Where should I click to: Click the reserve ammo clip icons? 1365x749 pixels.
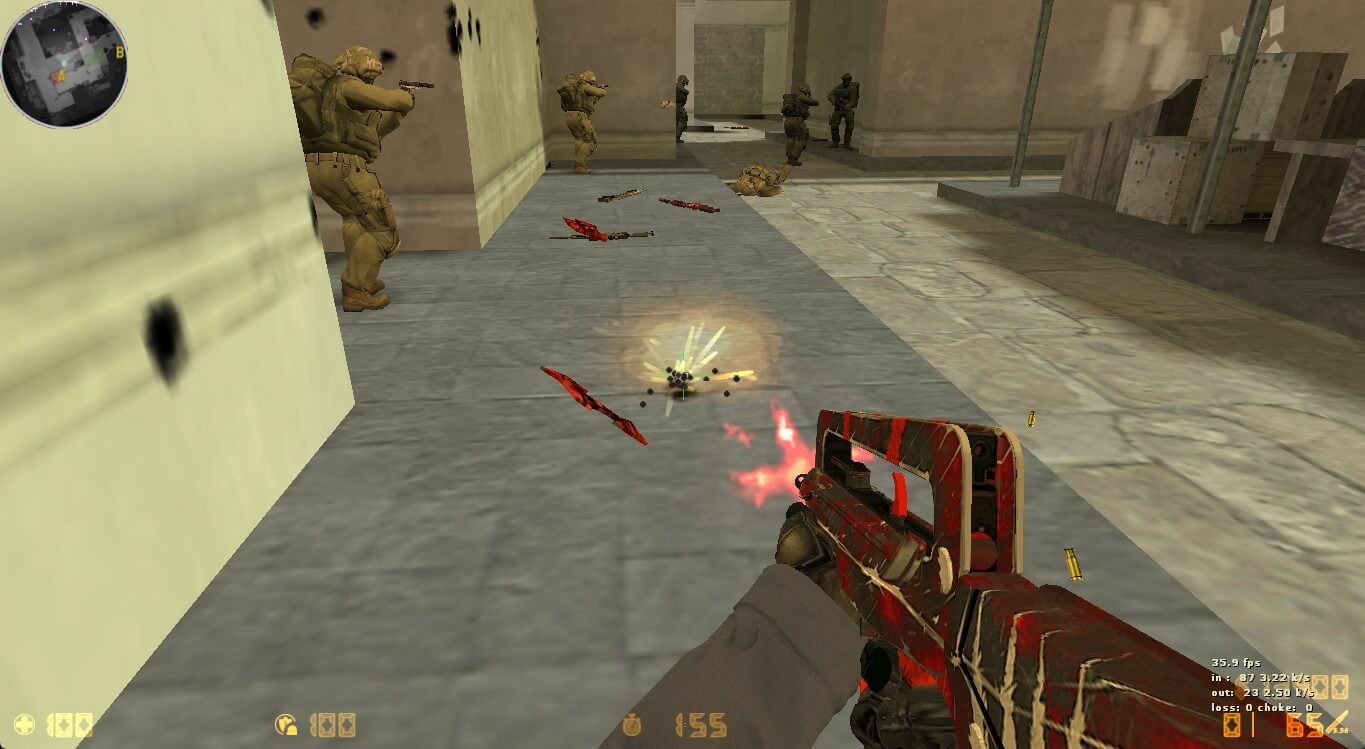1330,688
